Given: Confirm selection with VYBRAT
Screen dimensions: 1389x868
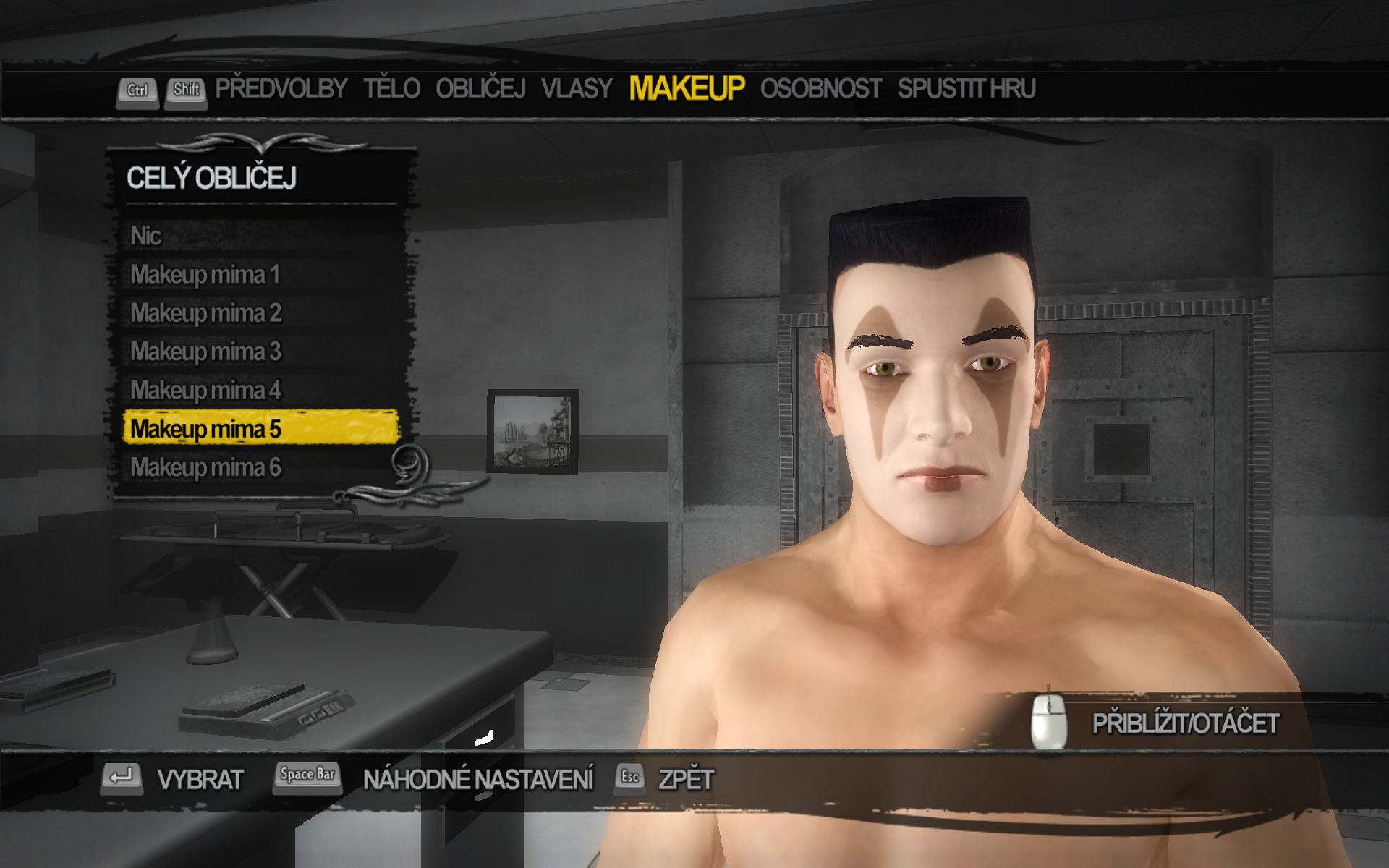Looking at the screenshot, I should click(x=200, y=780).
